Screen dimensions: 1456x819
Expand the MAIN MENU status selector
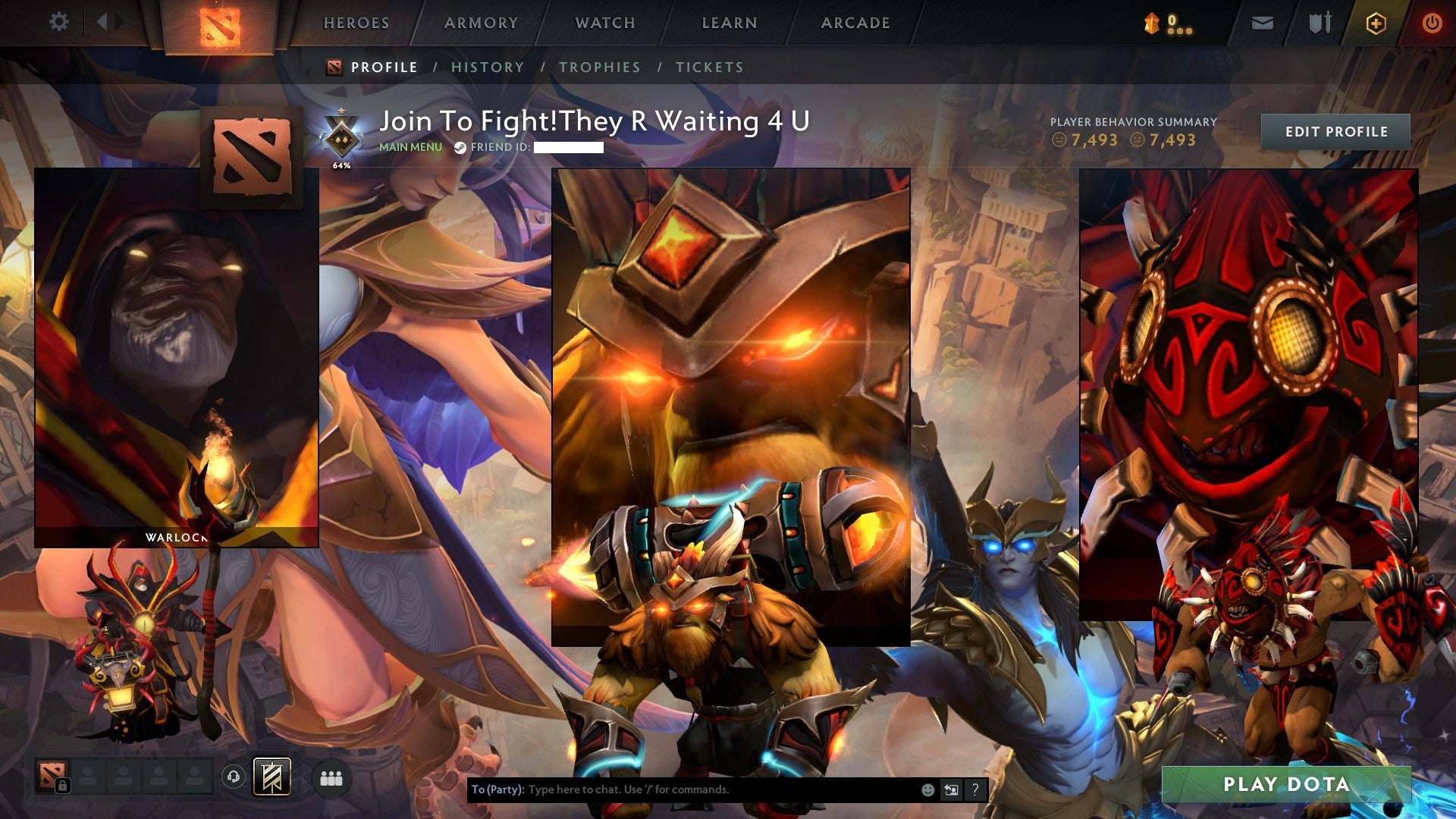click(x=410, y=148)
